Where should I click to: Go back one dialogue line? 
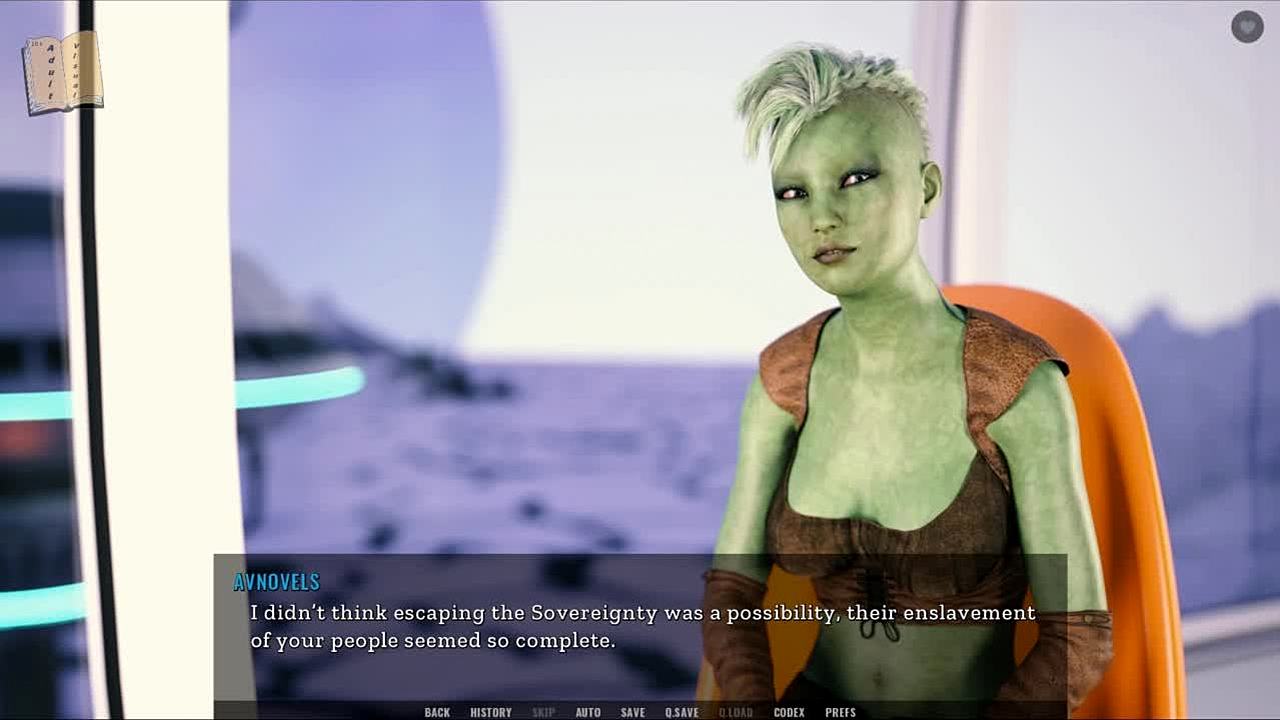[437, 712]
